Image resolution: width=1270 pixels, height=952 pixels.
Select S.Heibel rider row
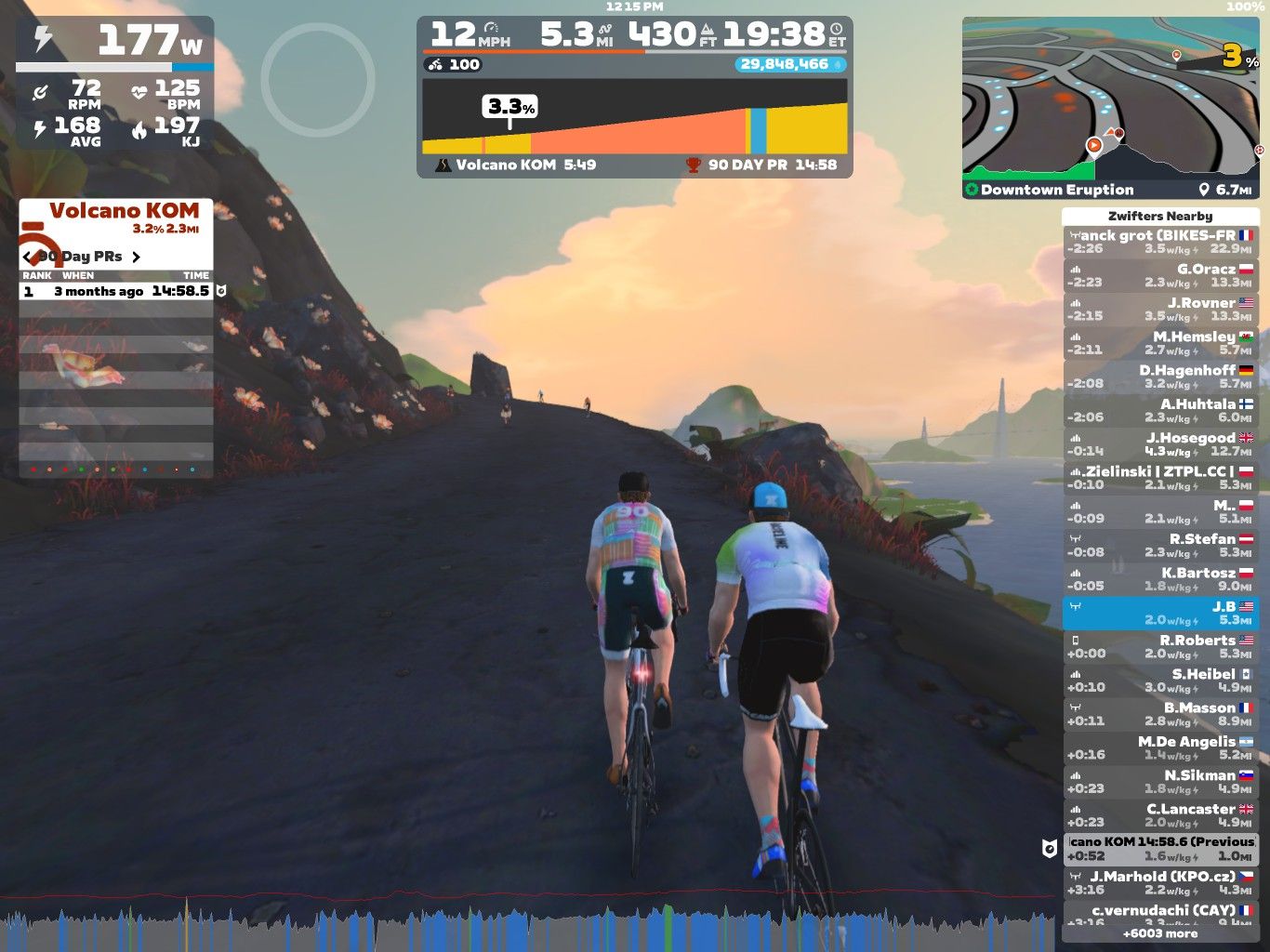click(x=1160, y=681)
